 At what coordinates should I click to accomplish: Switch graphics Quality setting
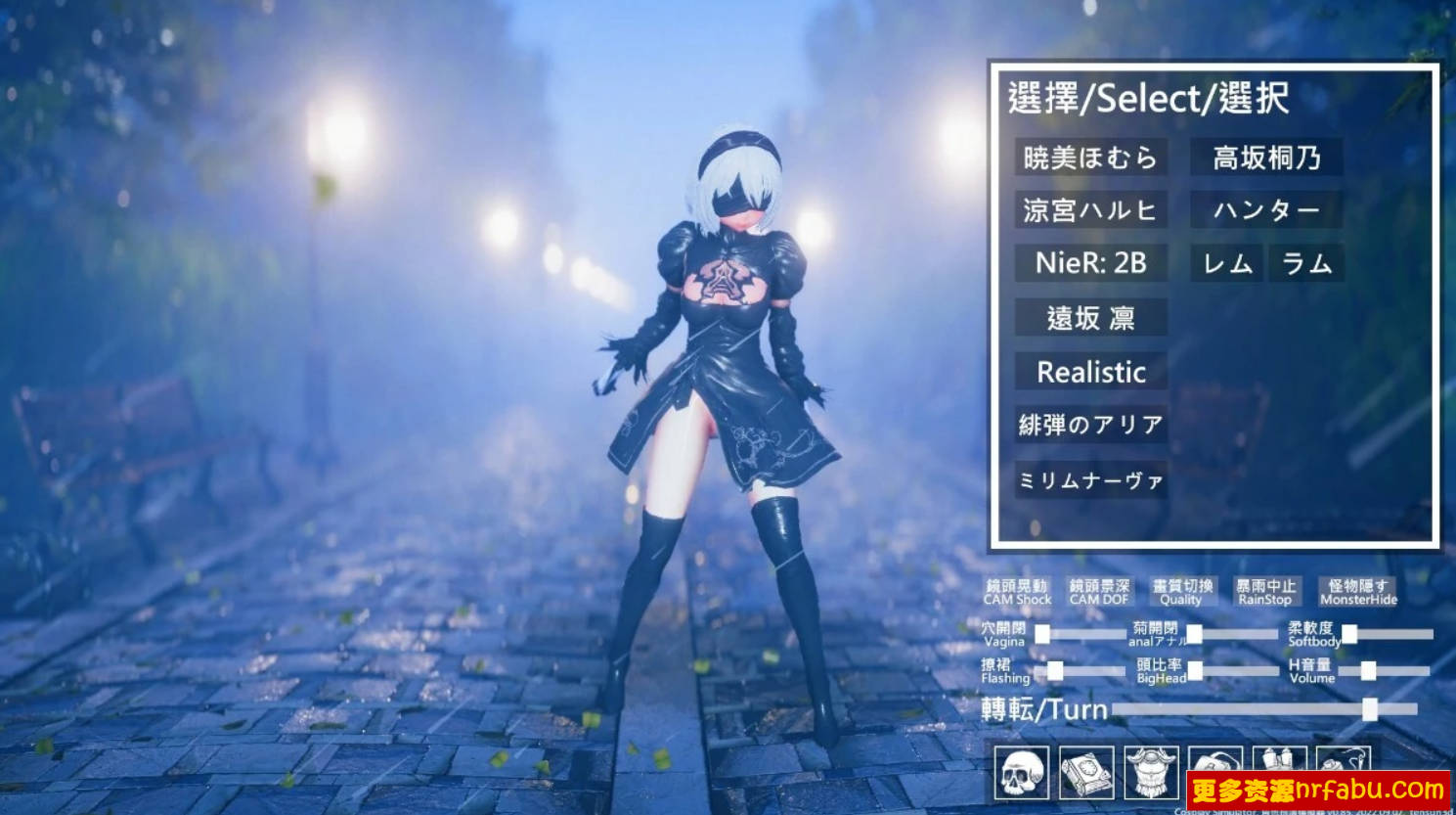(1181, 591)
